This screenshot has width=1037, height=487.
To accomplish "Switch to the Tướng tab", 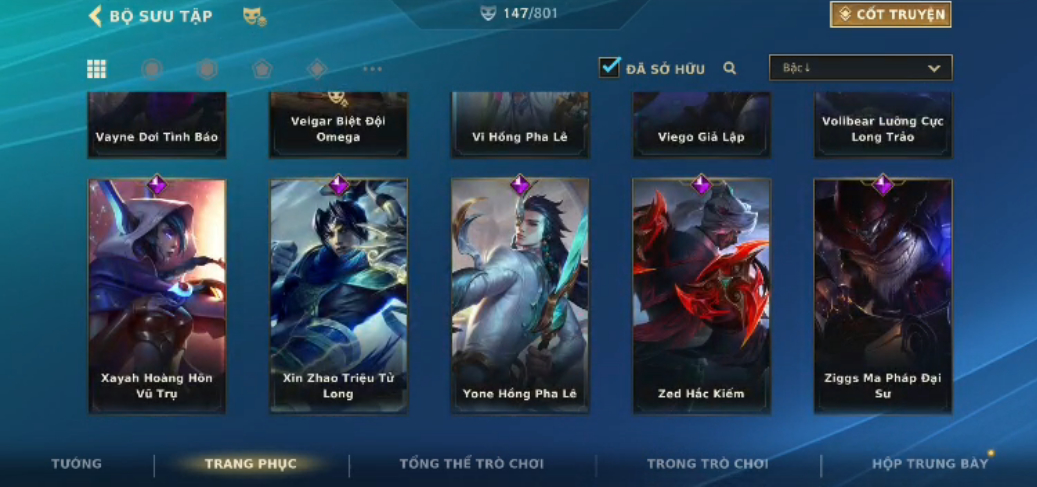I will click(x=77, y=464).
